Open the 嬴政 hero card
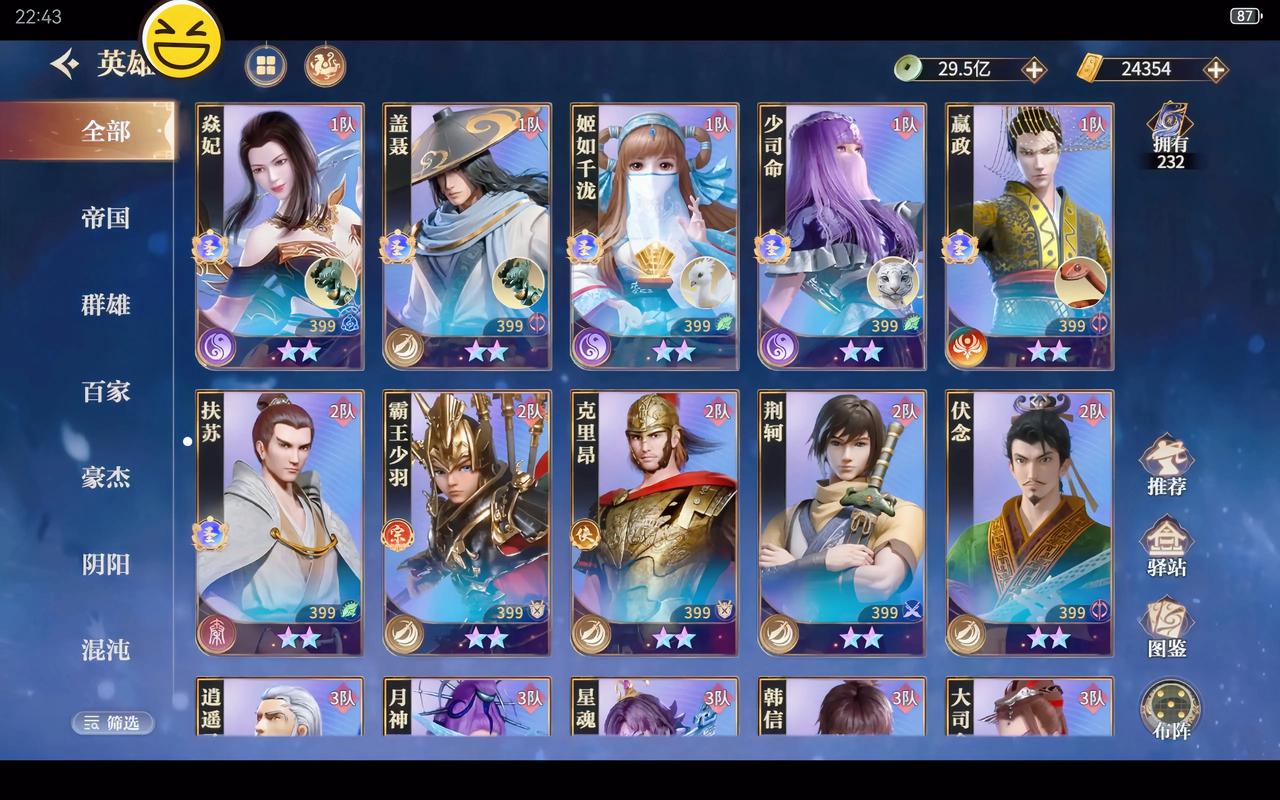Screen dimensions: 1280x800 [x=1029, y=236]
